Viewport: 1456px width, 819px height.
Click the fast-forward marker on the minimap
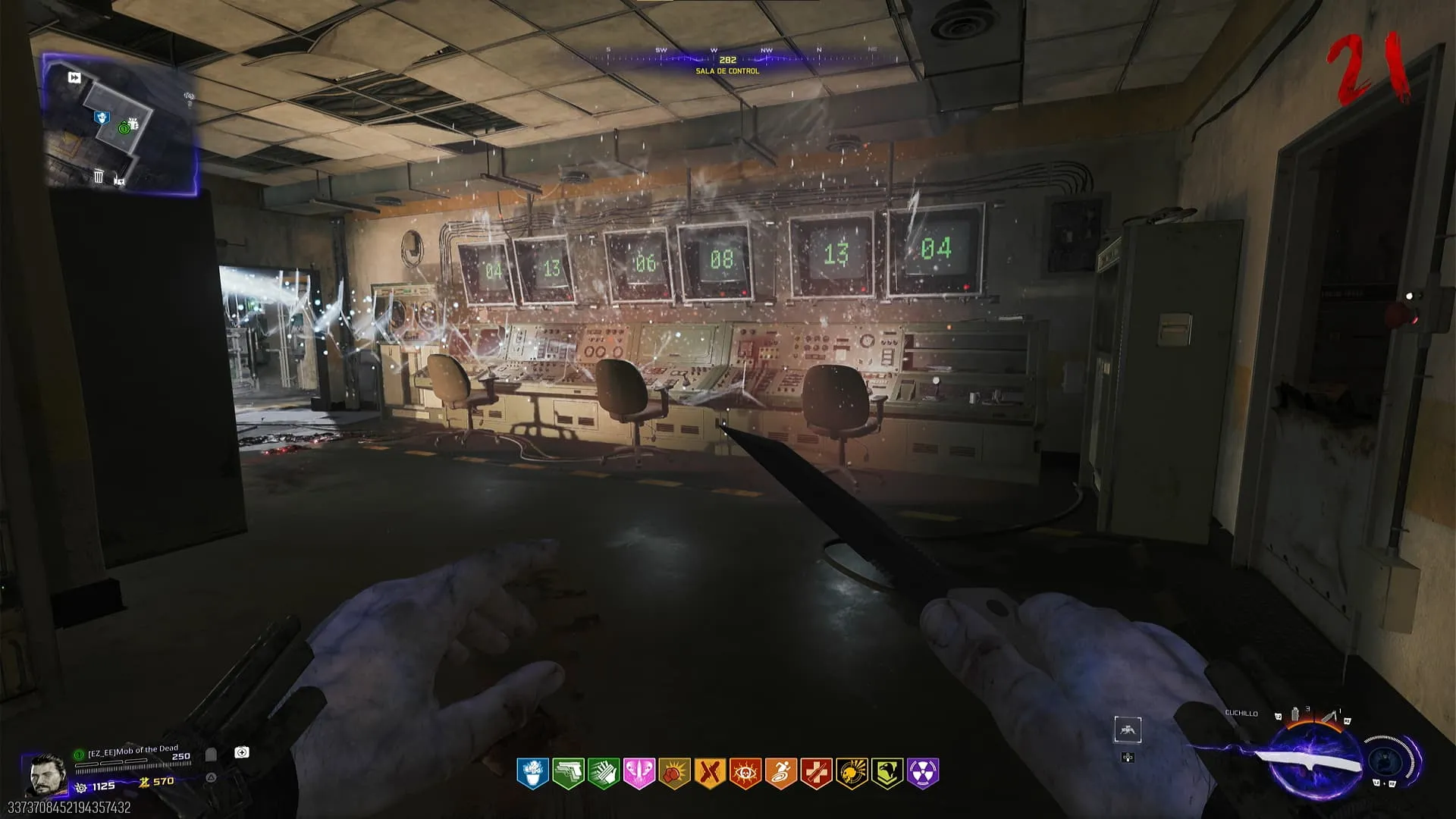pyautogui.click(x=74, y=77)
